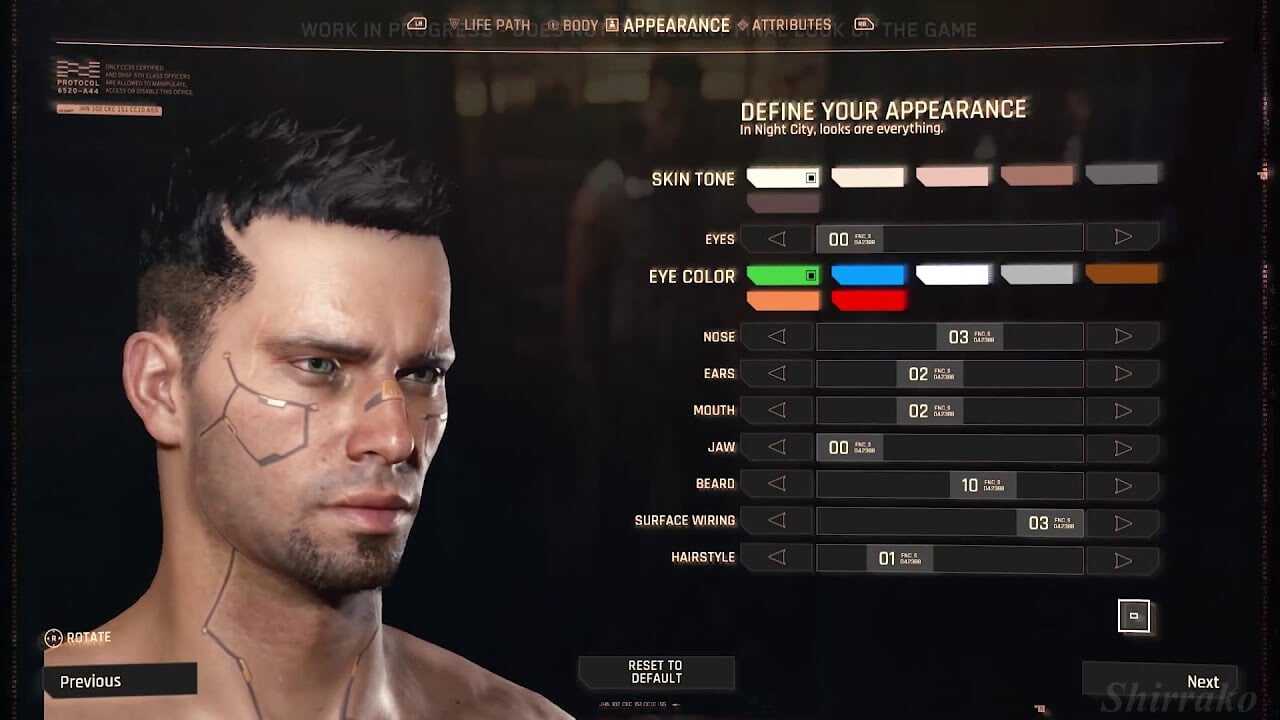Click the next arrow for Eyes
Screen dimensions: 1280x720
1122,238
